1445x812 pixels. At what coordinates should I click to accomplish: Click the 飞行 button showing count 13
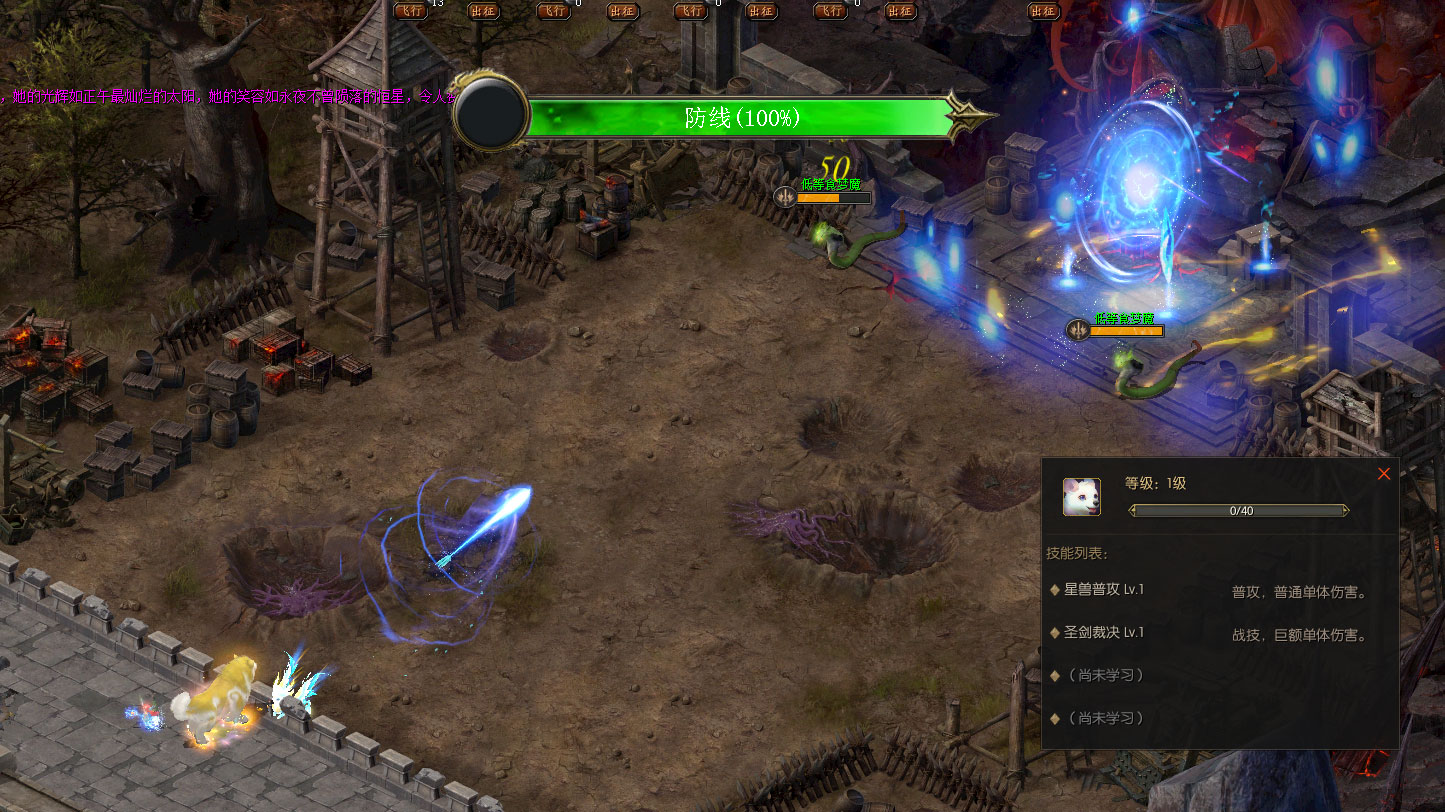pyautogui.click(x=412, y=11)
